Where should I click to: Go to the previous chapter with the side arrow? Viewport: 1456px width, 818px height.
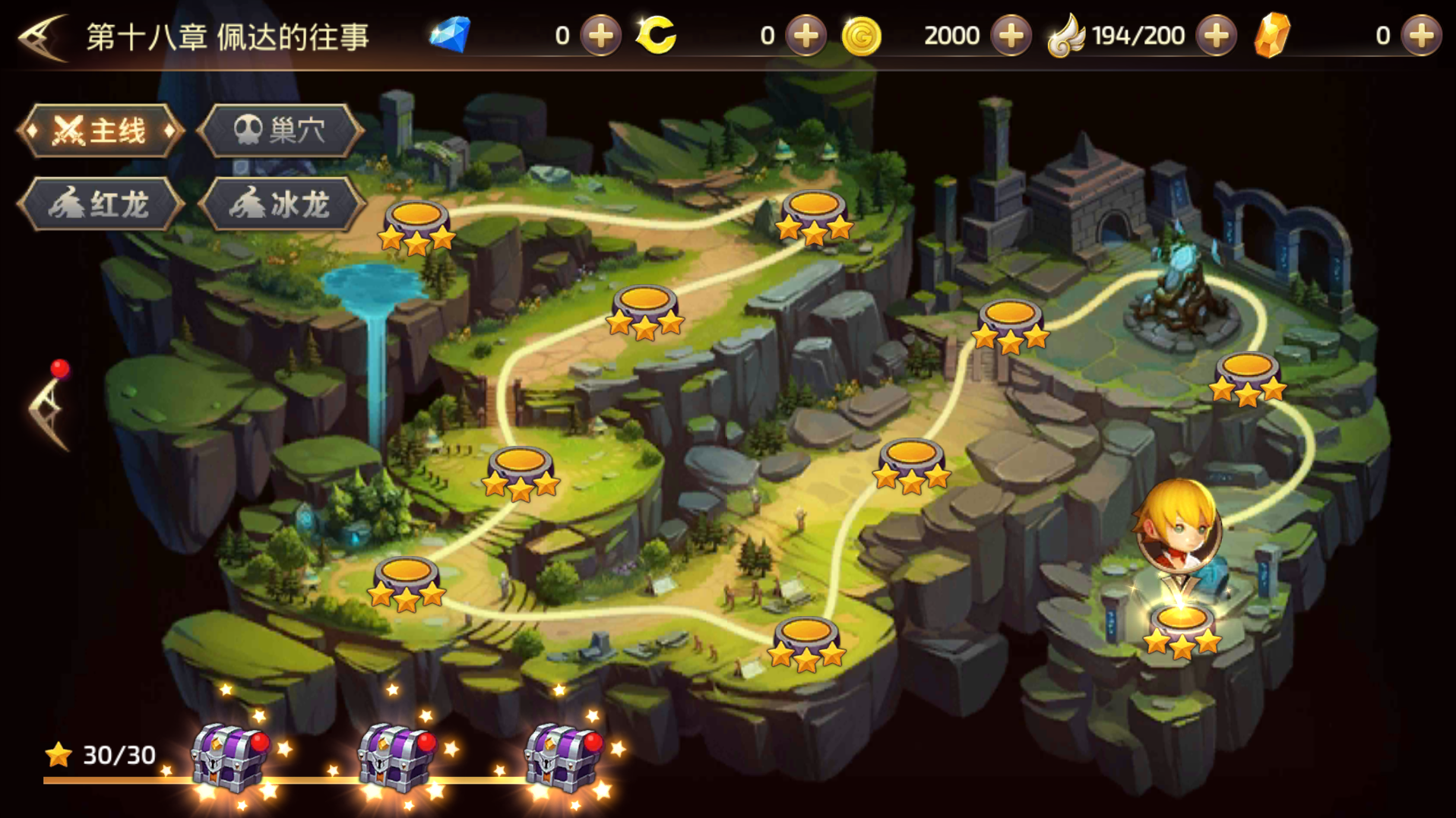tap(49, 411)
